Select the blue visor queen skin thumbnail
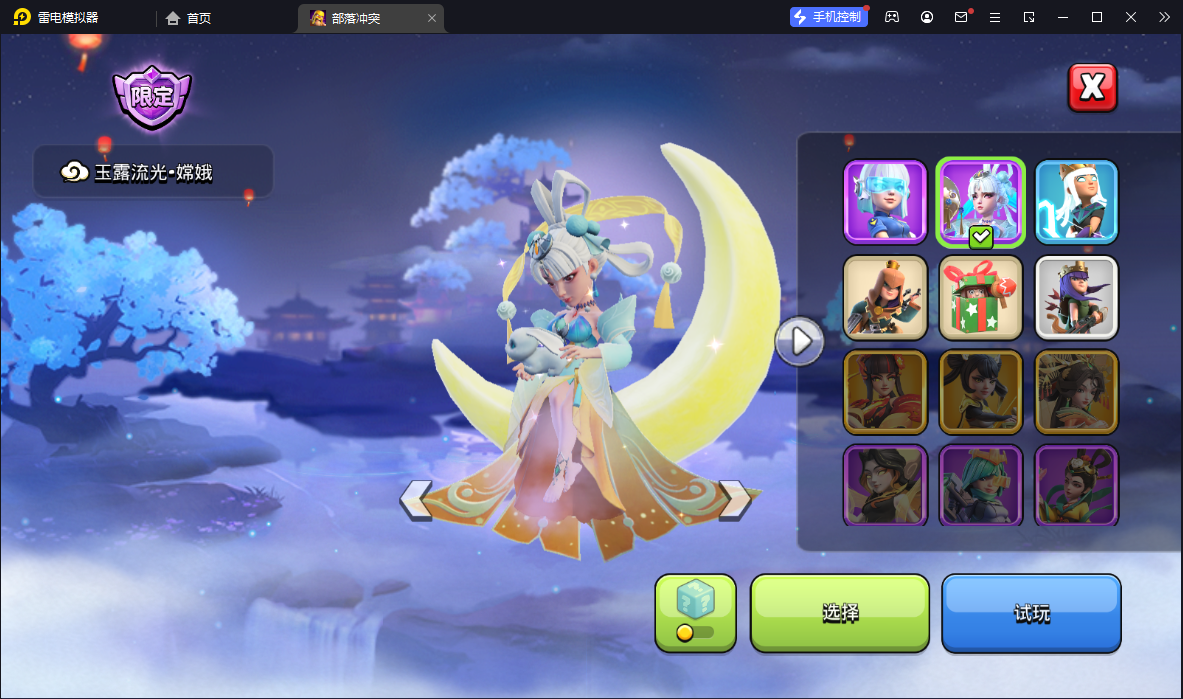Image resolution: width=1183 pixels, height=699 pixels. [x=885, y=202]
